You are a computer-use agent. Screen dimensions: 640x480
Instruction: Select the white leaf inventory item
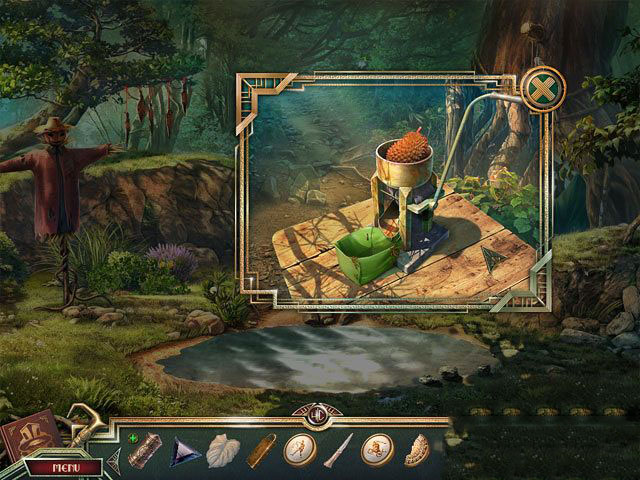[x=223, y=451]
